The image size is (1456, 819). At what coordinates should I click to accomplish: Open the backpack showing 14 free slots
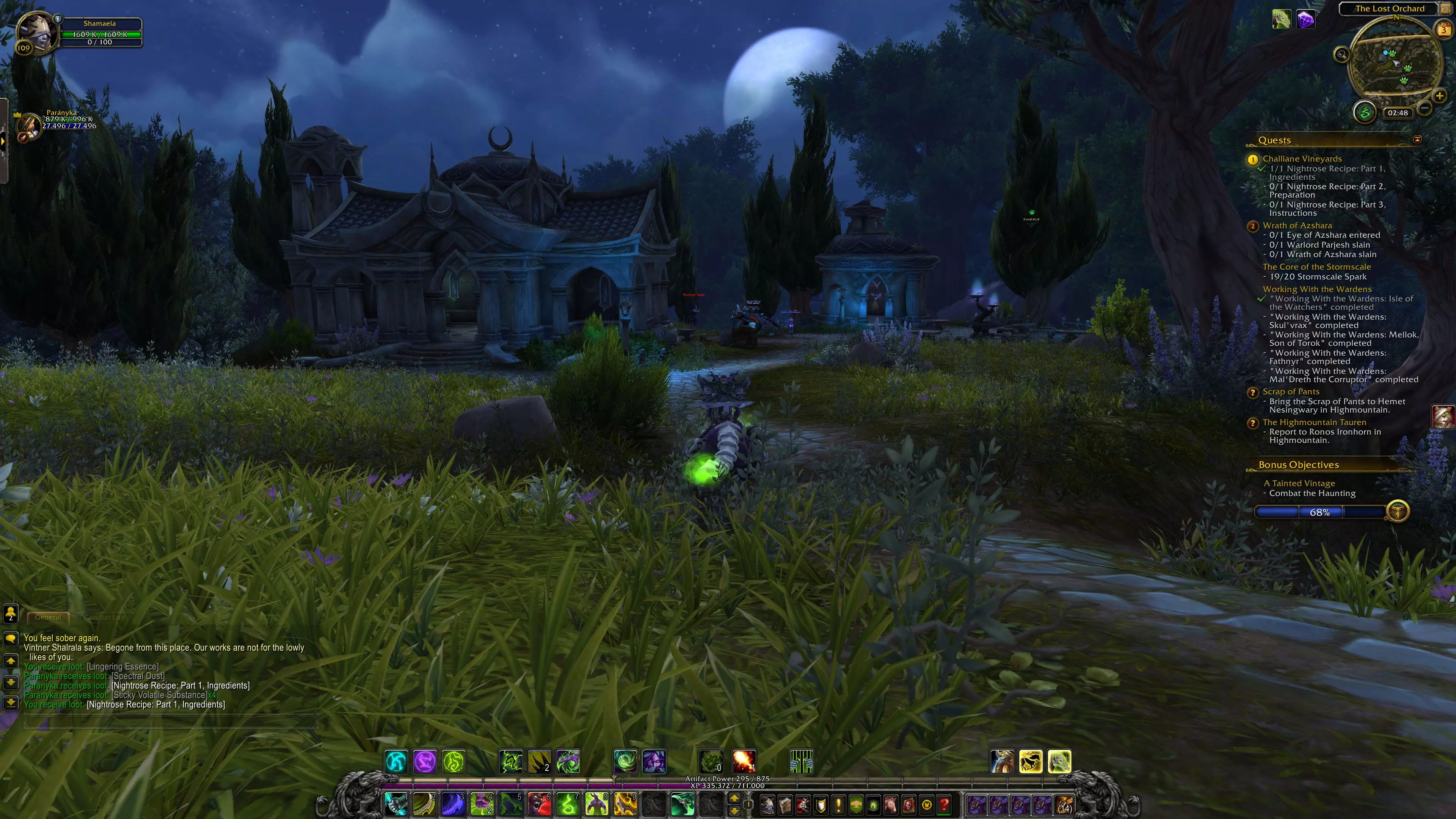1065,804
